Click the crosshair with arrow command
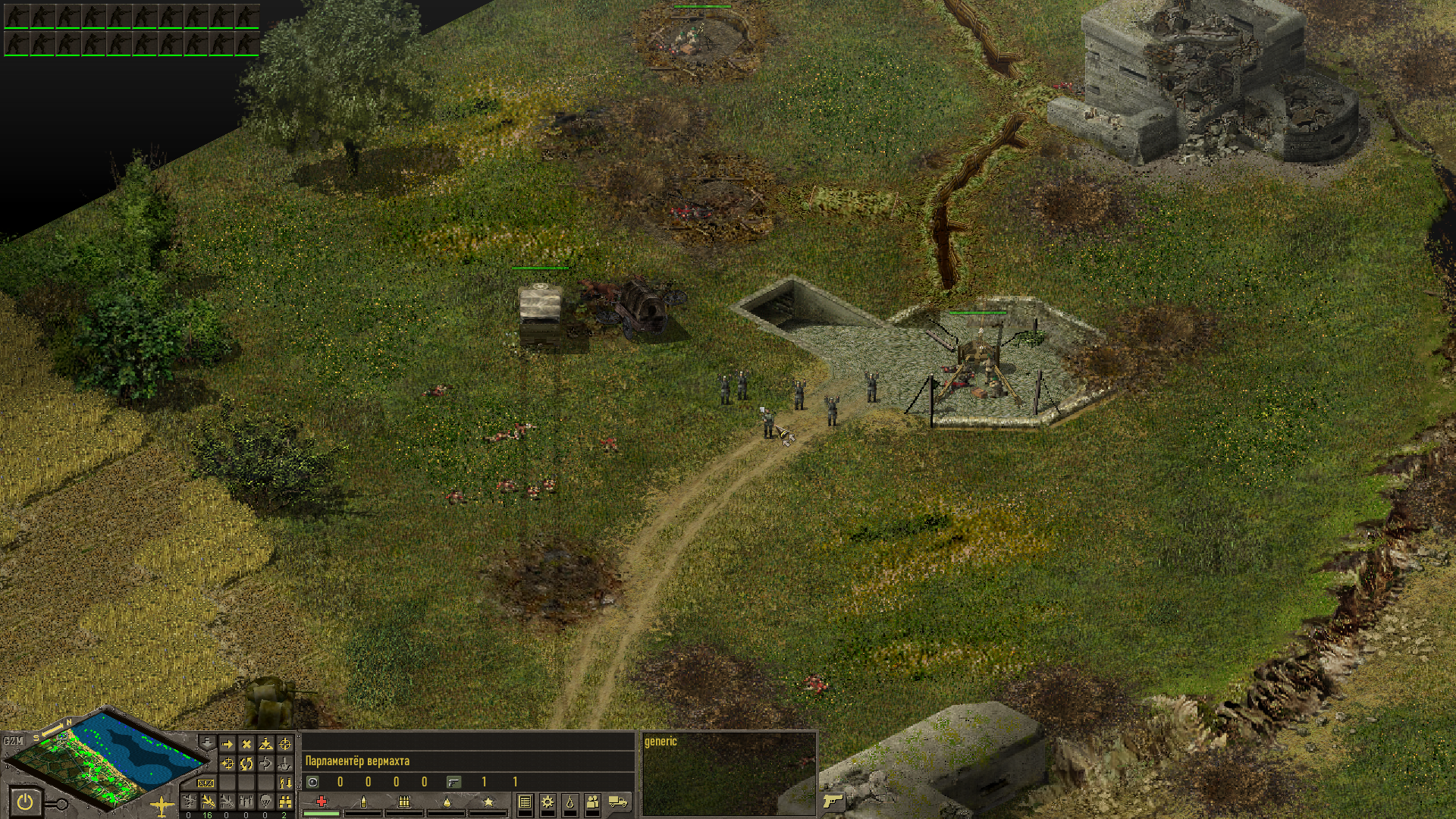Viewport: 1456px width, 819px height. click(227, 764)
